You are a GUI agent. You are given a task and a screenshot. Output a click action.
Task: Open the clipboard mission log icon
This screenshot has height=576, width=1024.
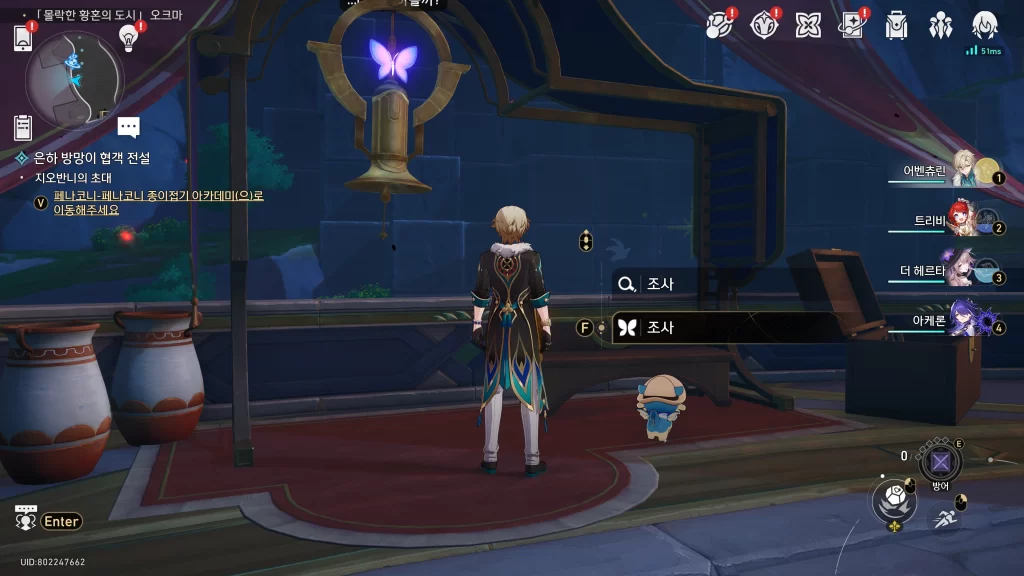[23, 127]
